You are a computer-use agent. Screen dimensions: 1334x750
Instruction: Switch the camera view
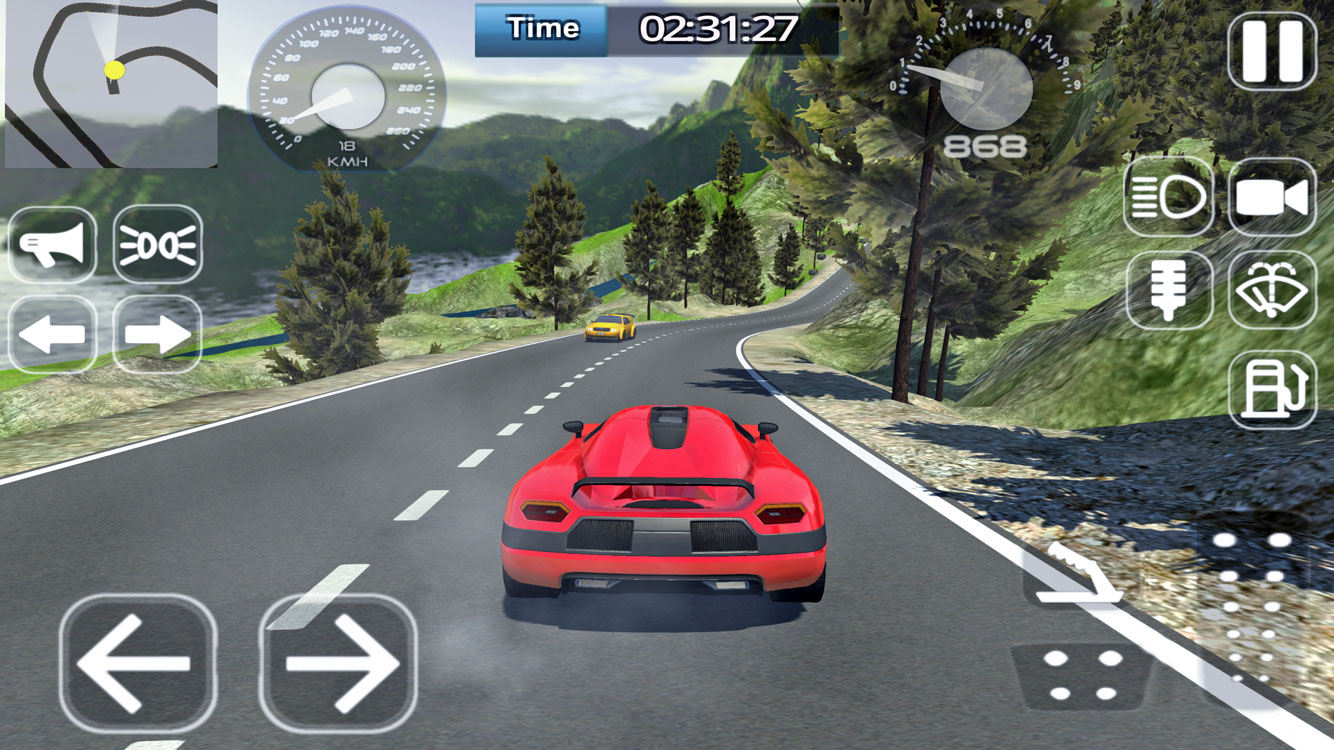(1272, 197)
